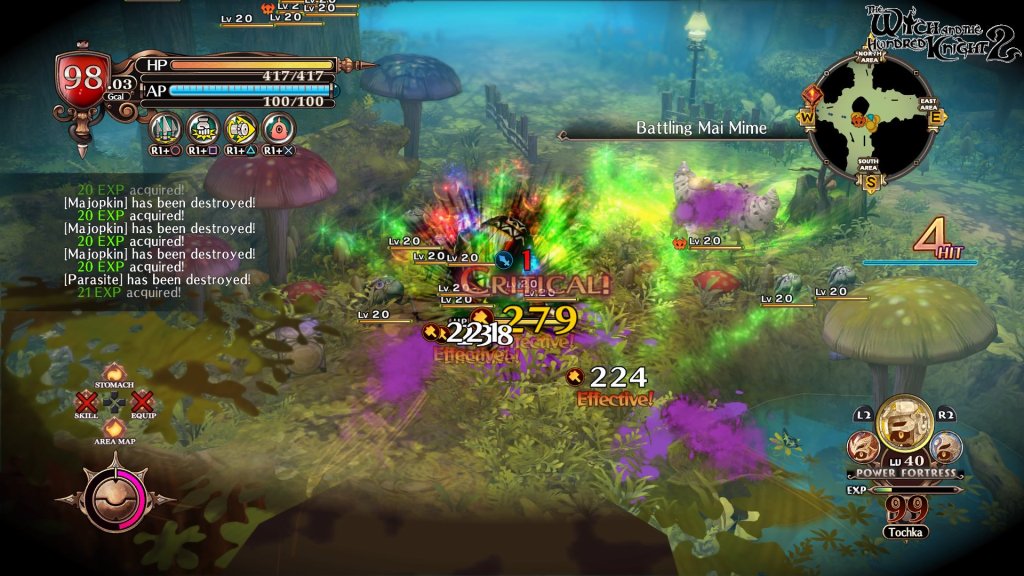The image size is (1024, 576).
Task: Switch to the red facet portrait
Action: point(863,446)
